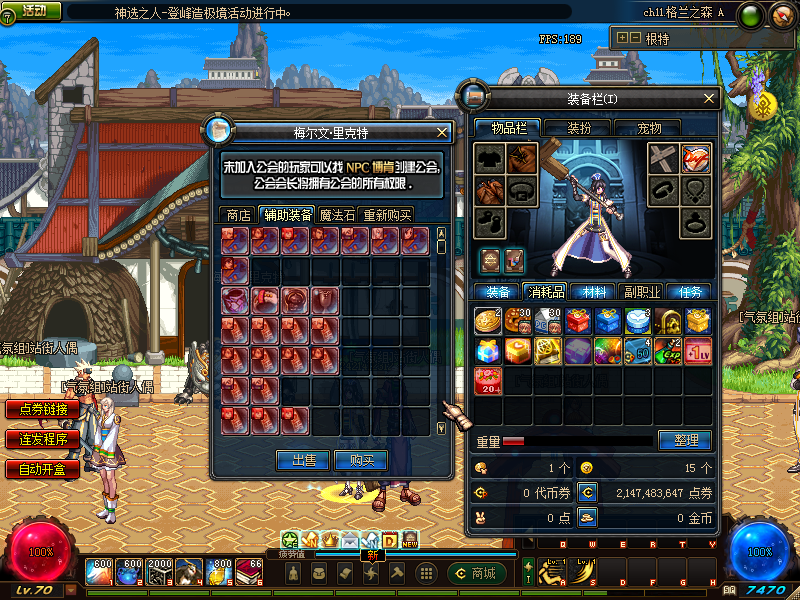Click the 点券链接 button

point(42,409)
